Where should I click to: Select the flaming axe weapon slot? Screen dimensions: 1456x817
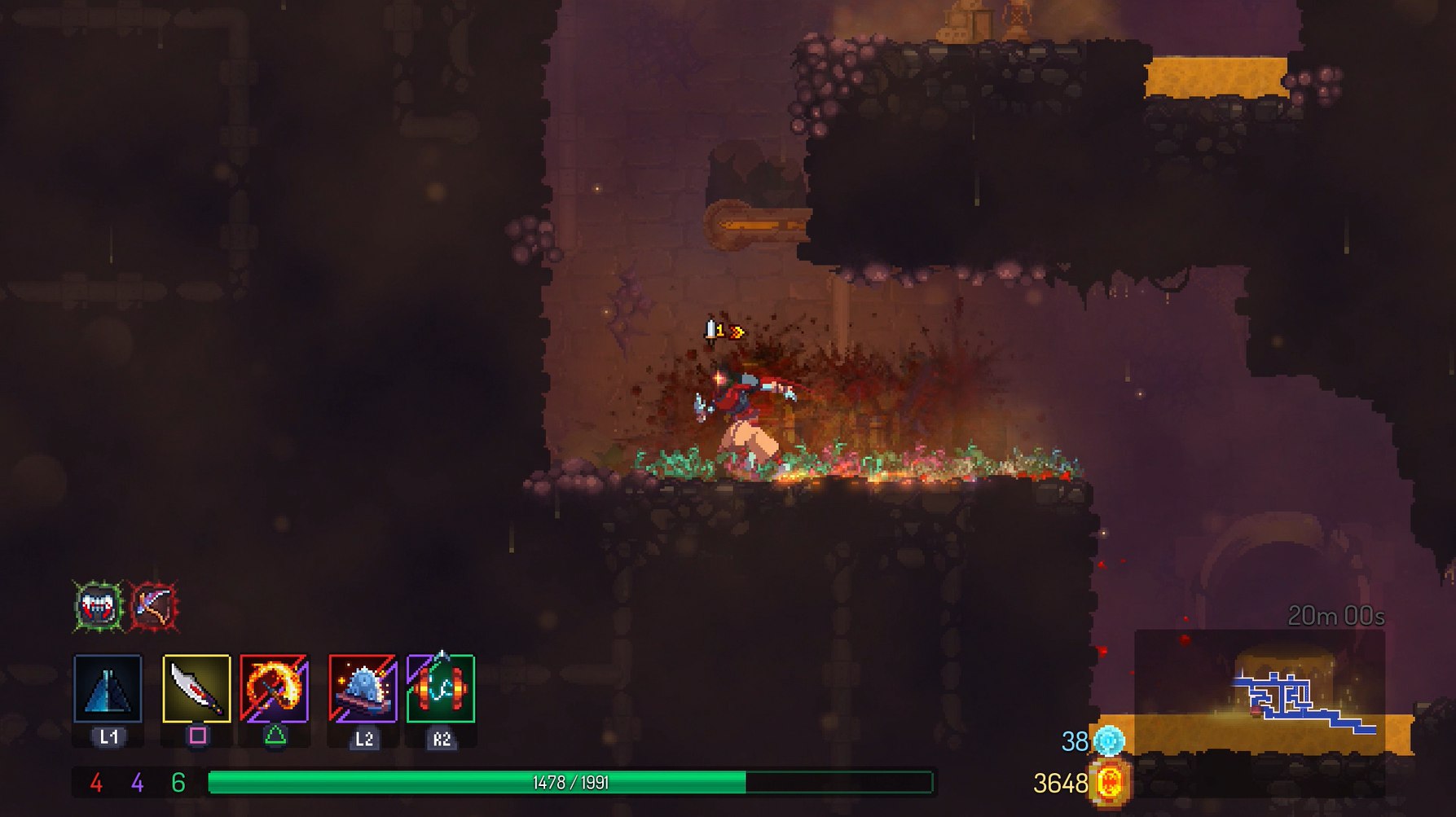point(275,689)
